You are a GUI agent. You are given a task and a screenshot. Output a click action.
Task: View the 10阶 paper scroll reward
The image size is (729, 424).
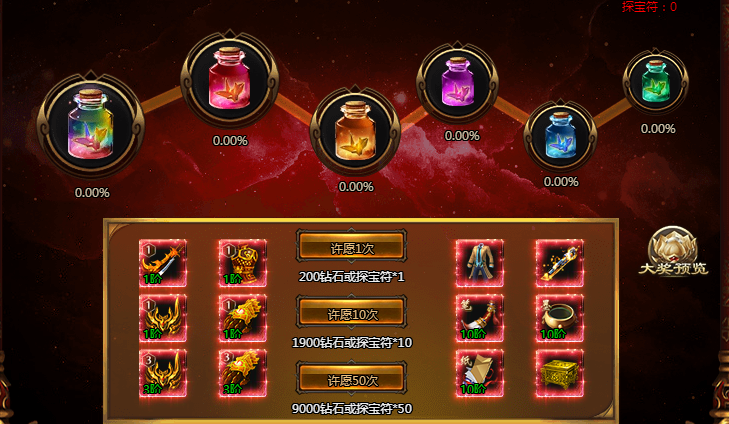click(x=479, y=373)
